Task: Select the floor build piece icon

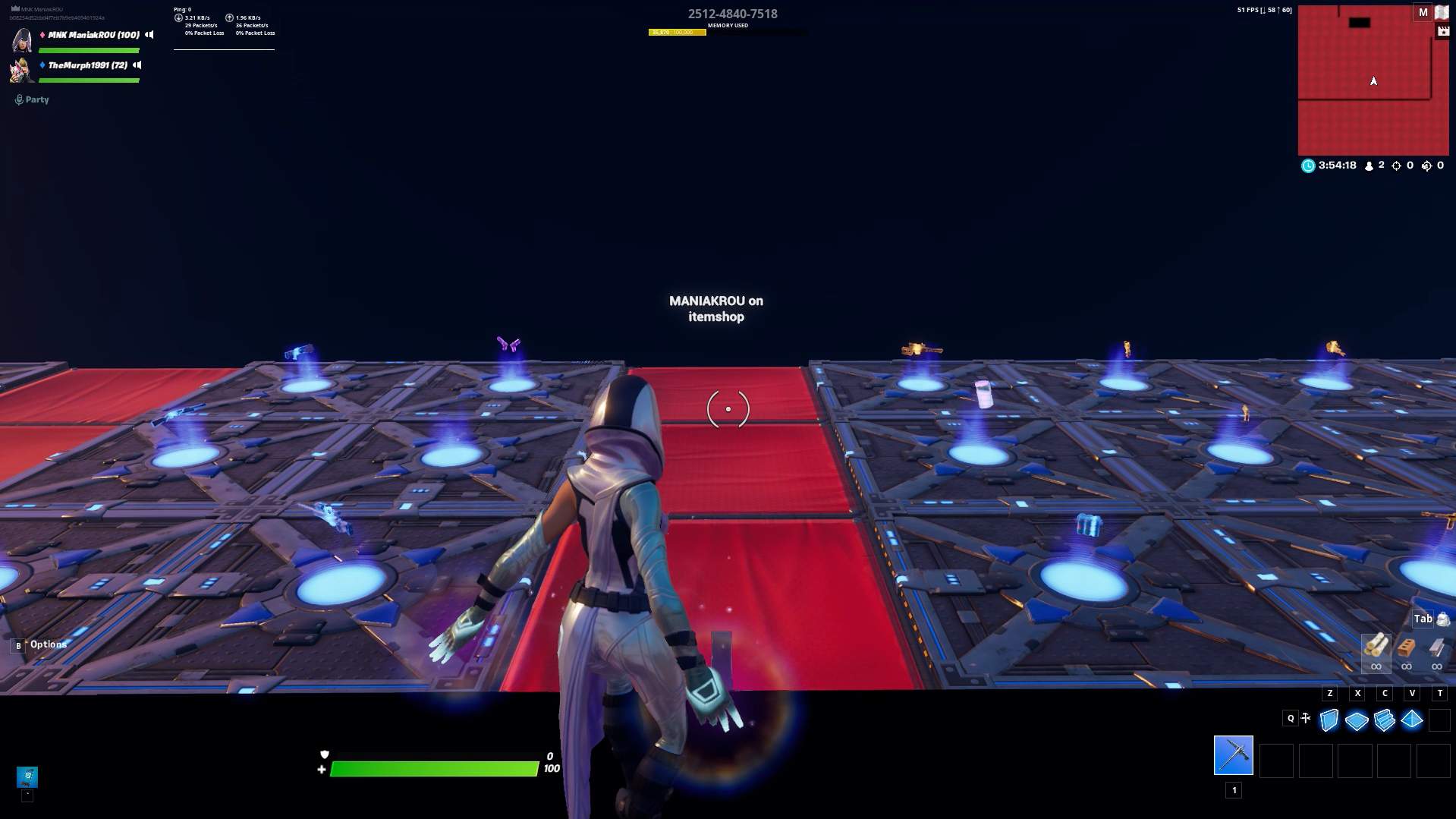Action: (1357, 721)
